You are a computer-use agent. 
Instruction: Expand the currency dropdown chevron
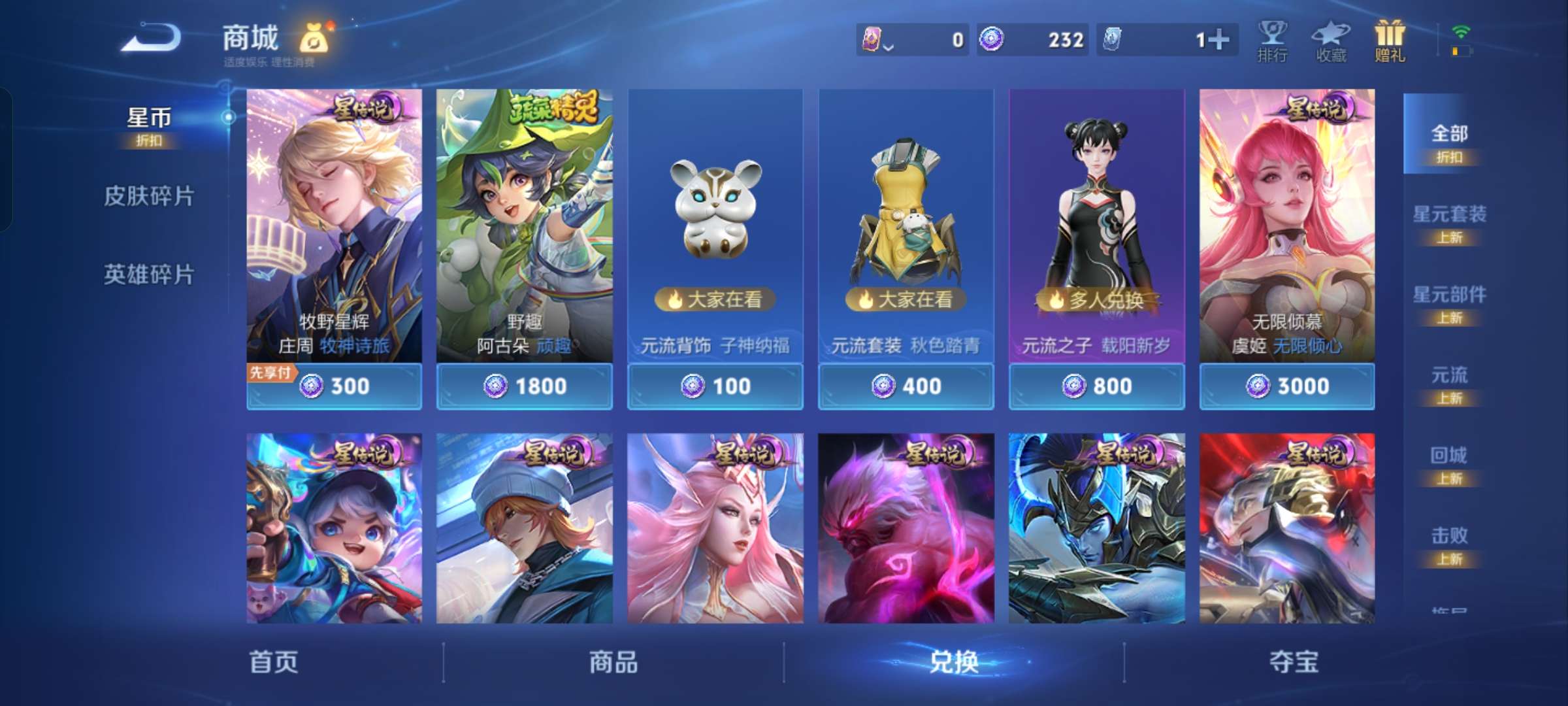(887, 47)
